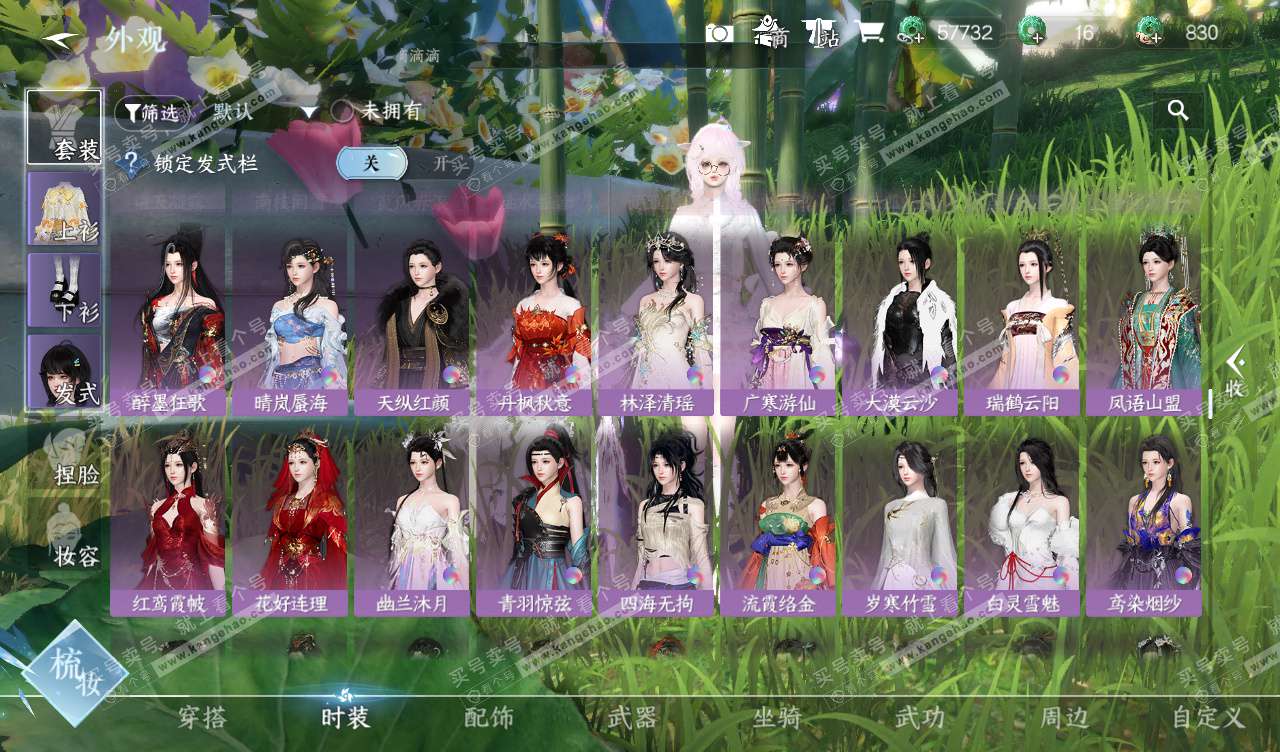This screenshot has width=1280, height=752.
Task: Pick the 凤语山盟 outfit tile
Action: (1144, 322)
